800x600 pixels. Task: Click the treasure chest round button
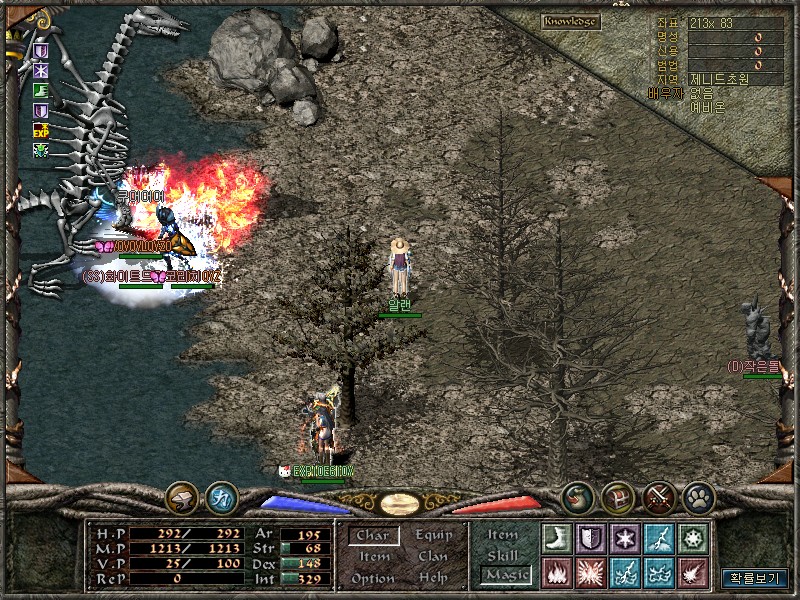click(618, 496)
